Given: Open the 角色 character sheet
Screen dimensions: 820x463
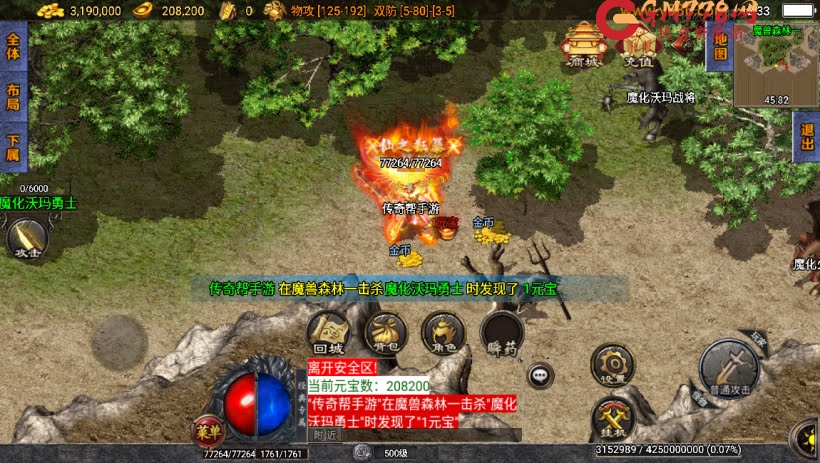Looking at the screenshot, I should 441,332.
